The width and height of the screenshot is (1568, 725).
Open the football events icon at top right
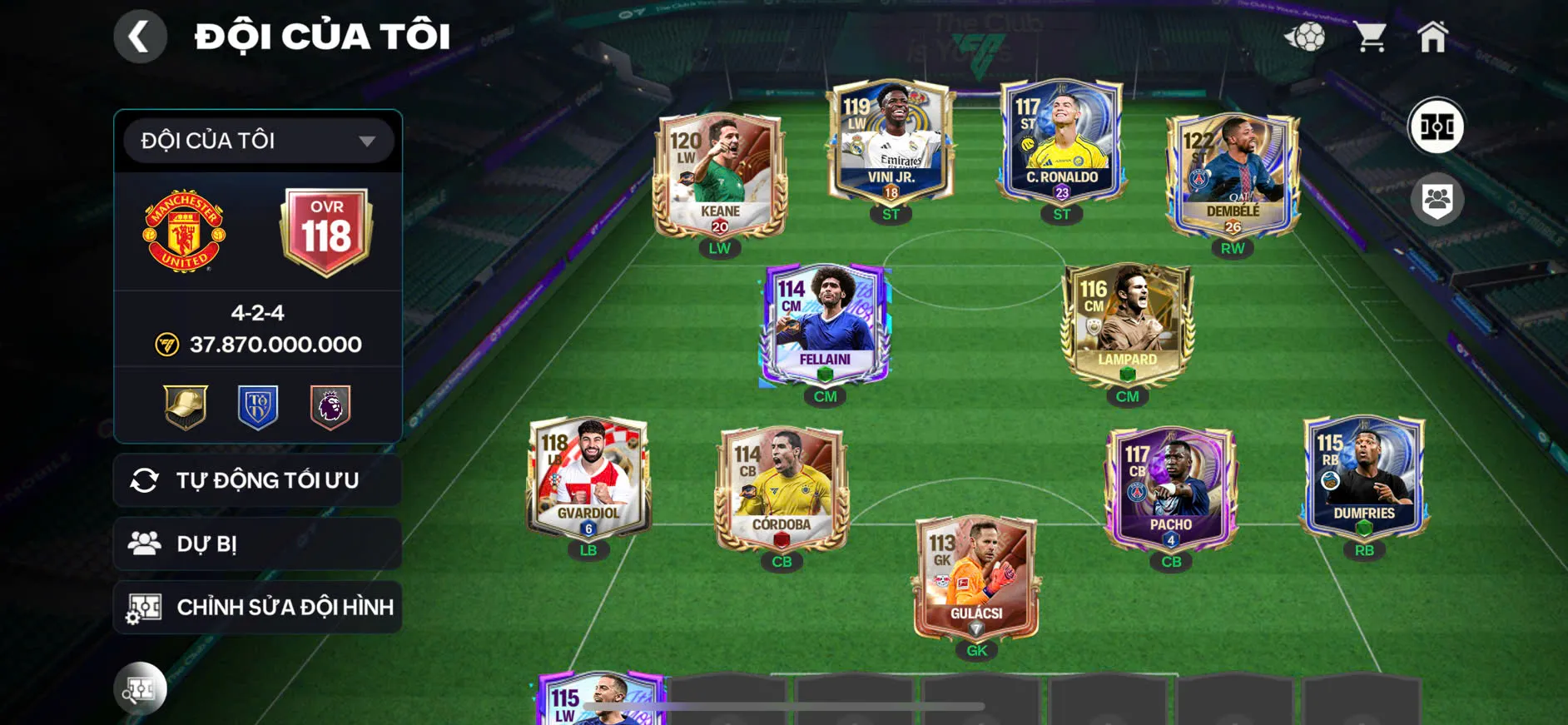tap(1308, 35)
